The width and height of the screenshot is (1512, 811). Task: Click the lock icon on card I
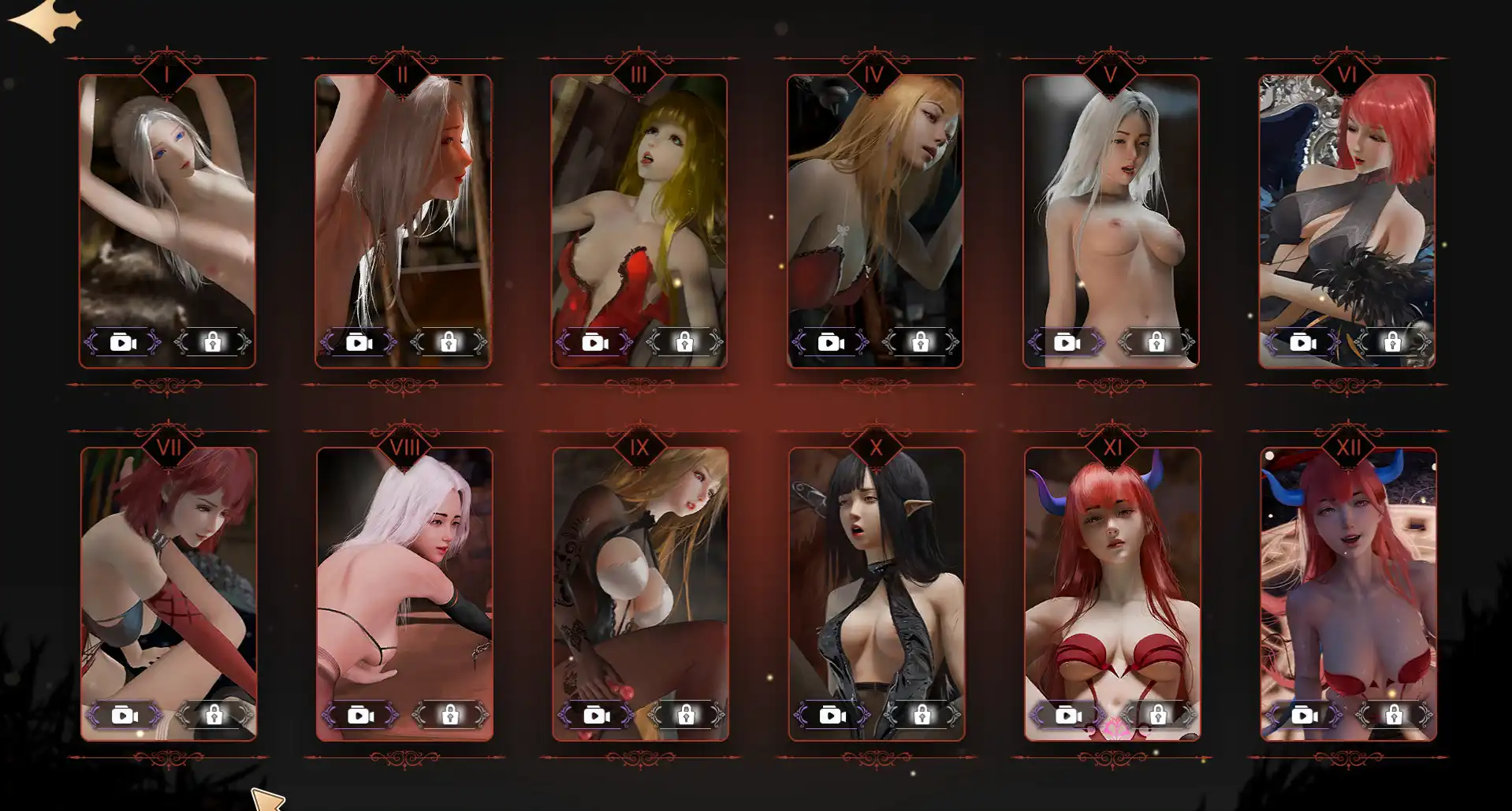(x=211, y=342)
